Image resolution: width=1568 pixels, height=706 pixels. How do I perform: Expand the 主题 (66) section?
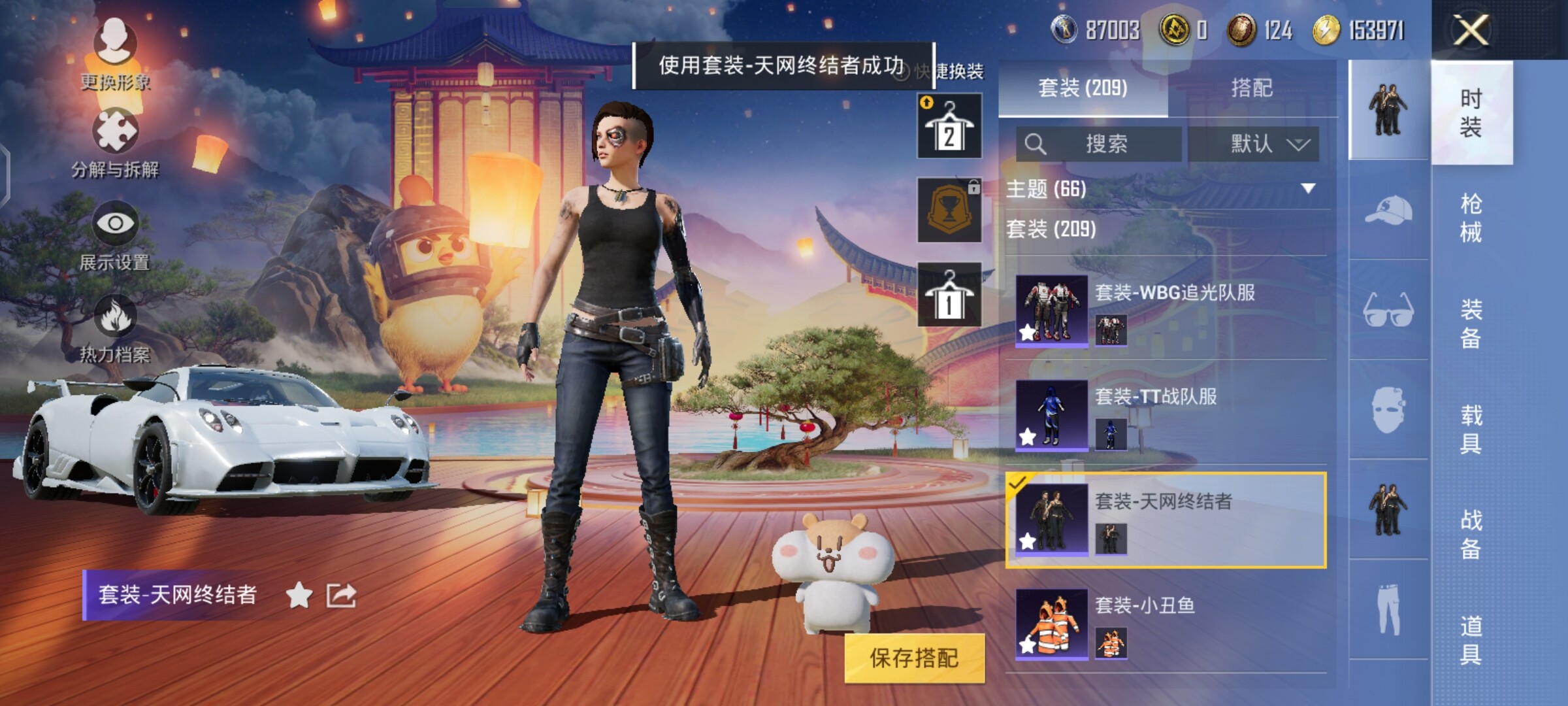pos(1167,189)
